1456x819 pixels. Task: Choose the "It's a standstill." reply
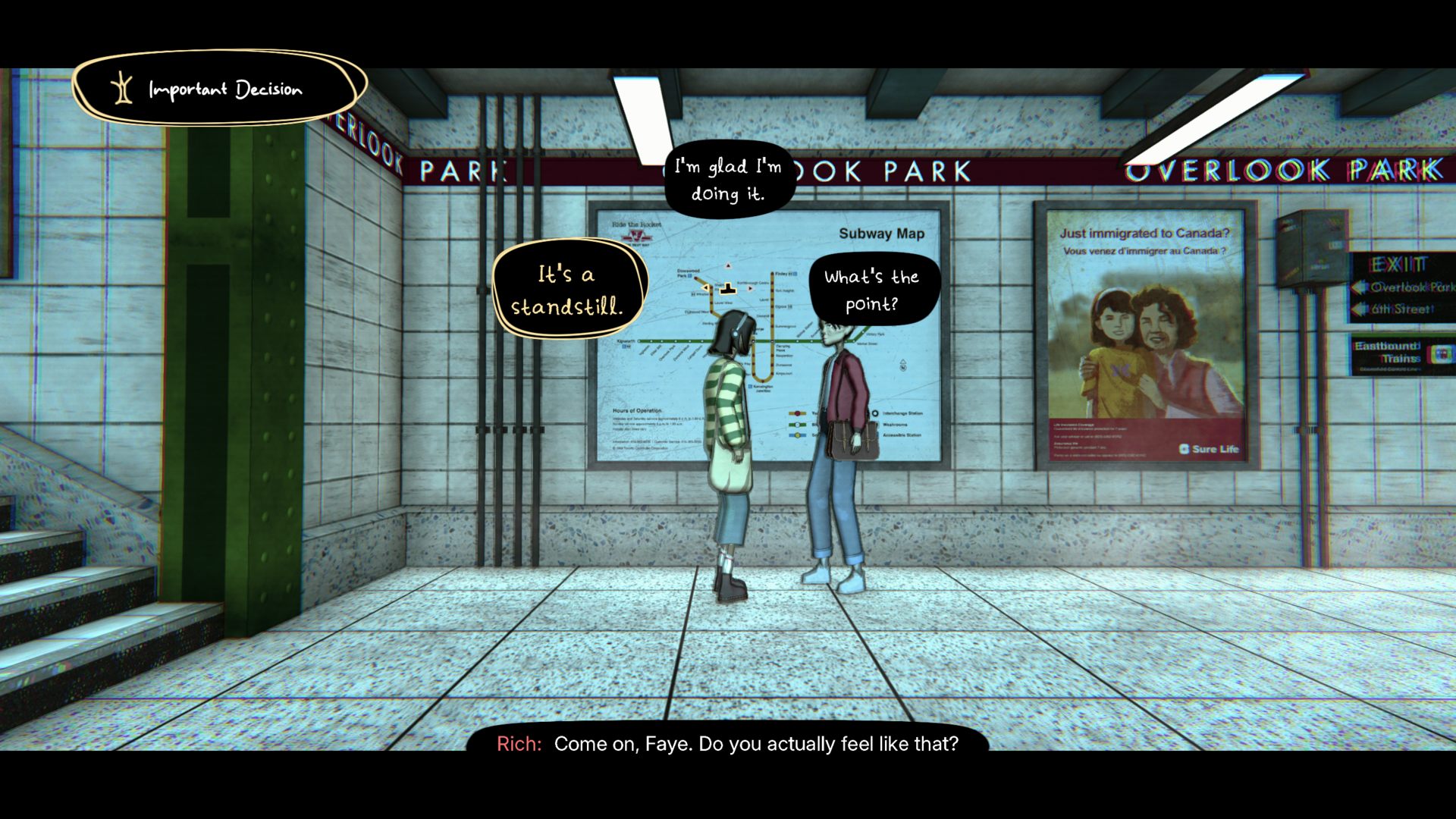tap(567, 290)
